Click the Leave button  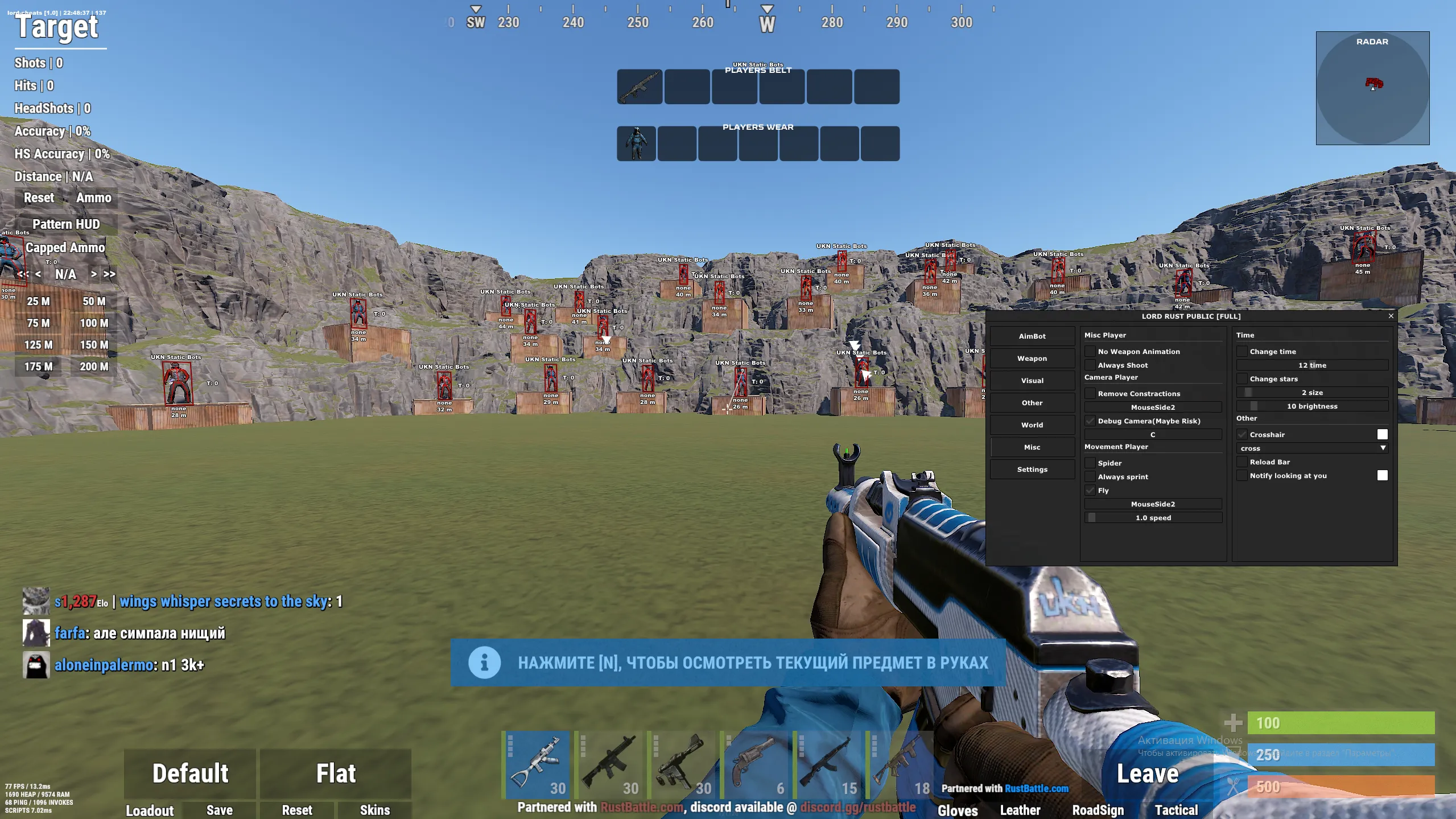[x=1147, y=773]
